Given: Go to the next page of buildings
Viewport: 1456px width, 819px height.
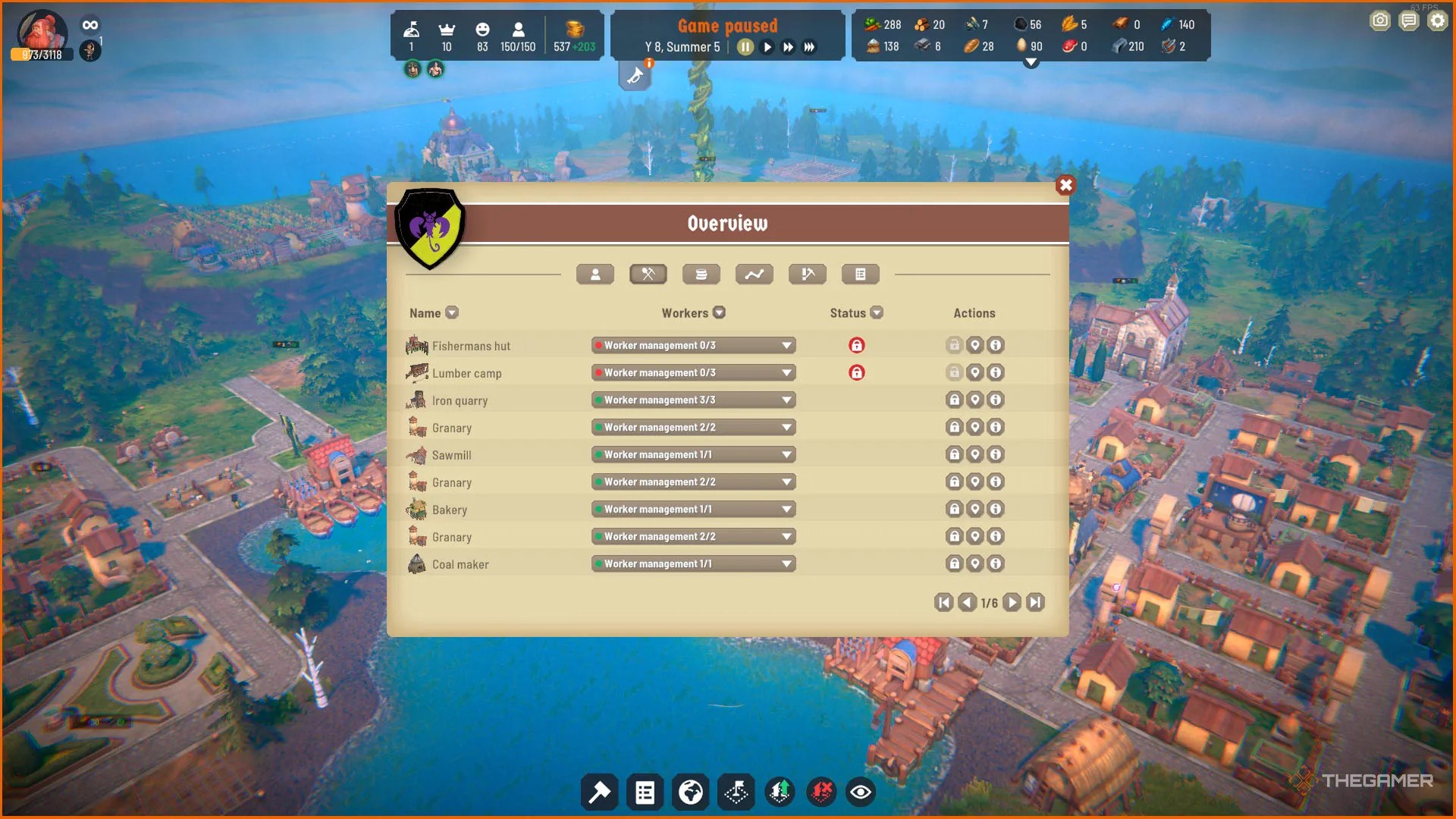Looking at the screenshot, I should pos(1012,601).
